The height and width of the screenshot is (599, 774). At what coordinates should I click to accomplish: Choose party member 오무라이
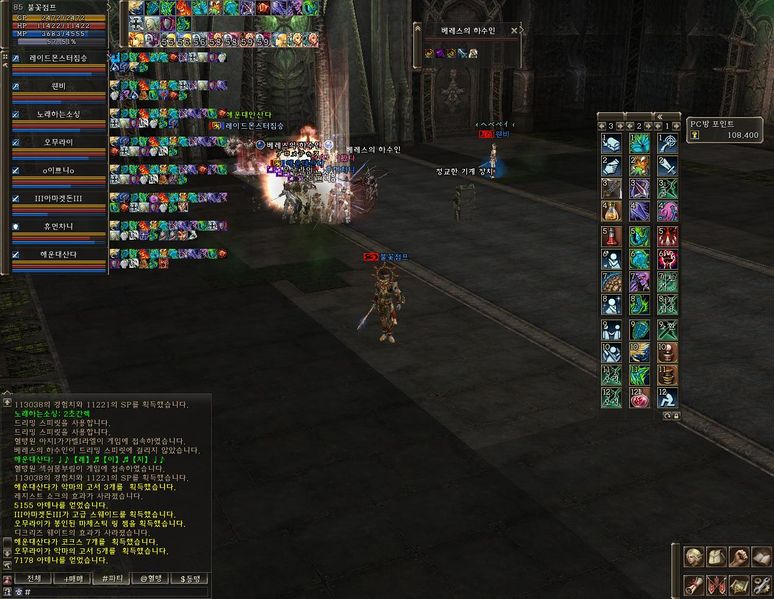[x=57, y=142]
